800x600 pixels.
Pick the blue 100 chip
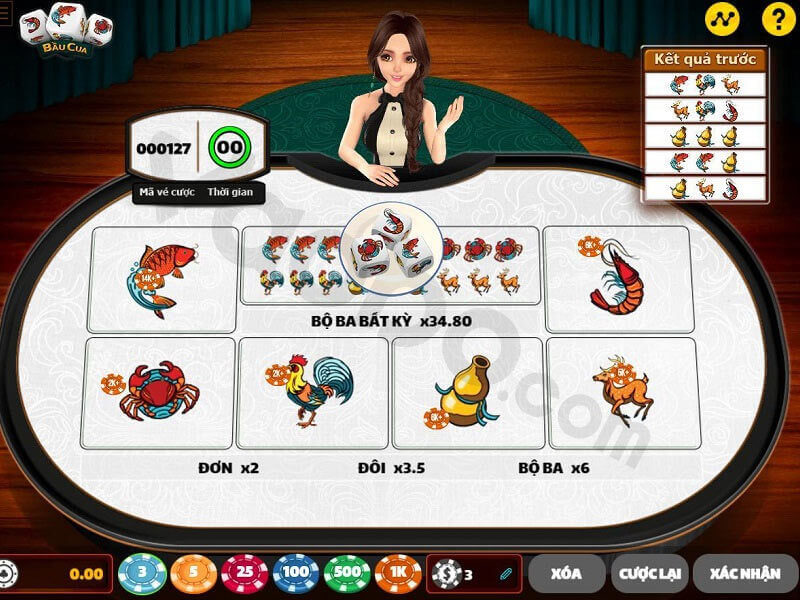click(296, 574)
